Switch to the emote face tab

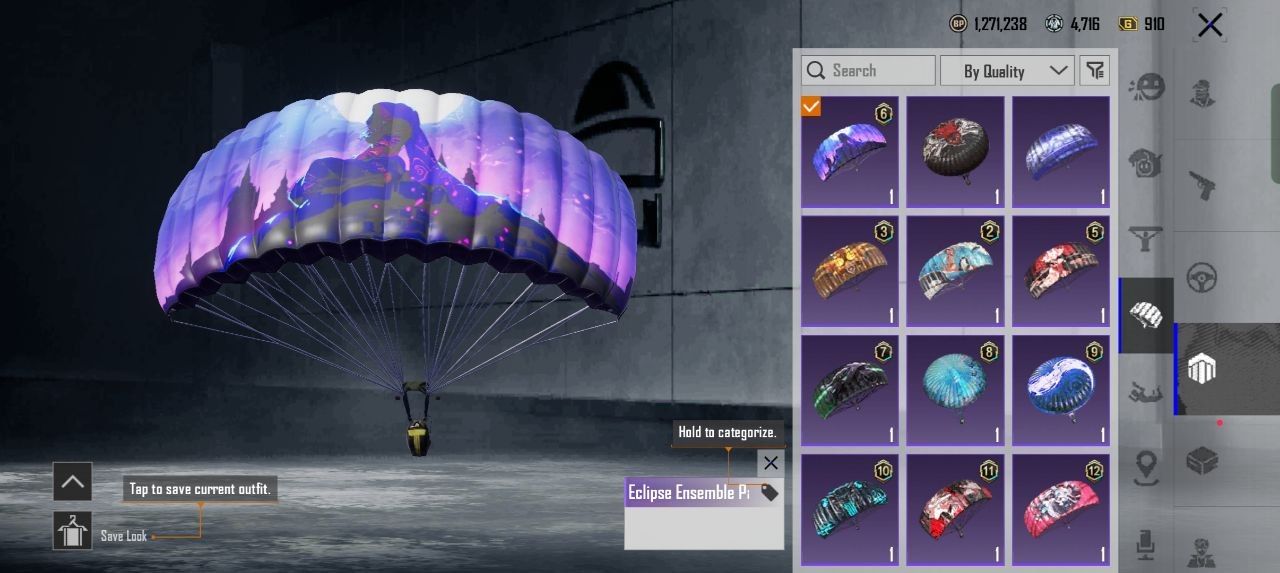1145,88
